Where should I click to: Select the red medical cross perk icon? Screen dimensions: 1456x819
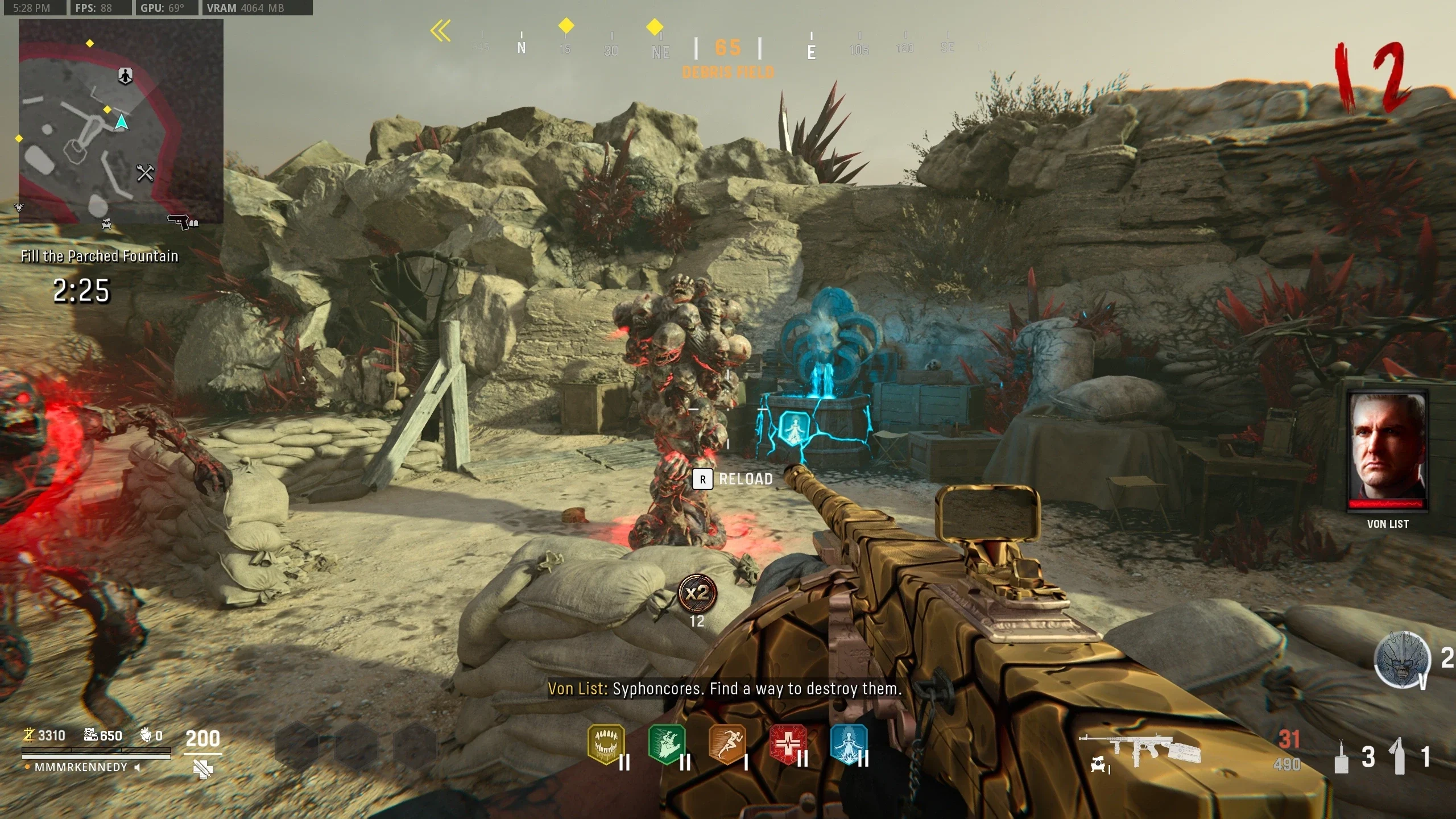click(788, 743)
